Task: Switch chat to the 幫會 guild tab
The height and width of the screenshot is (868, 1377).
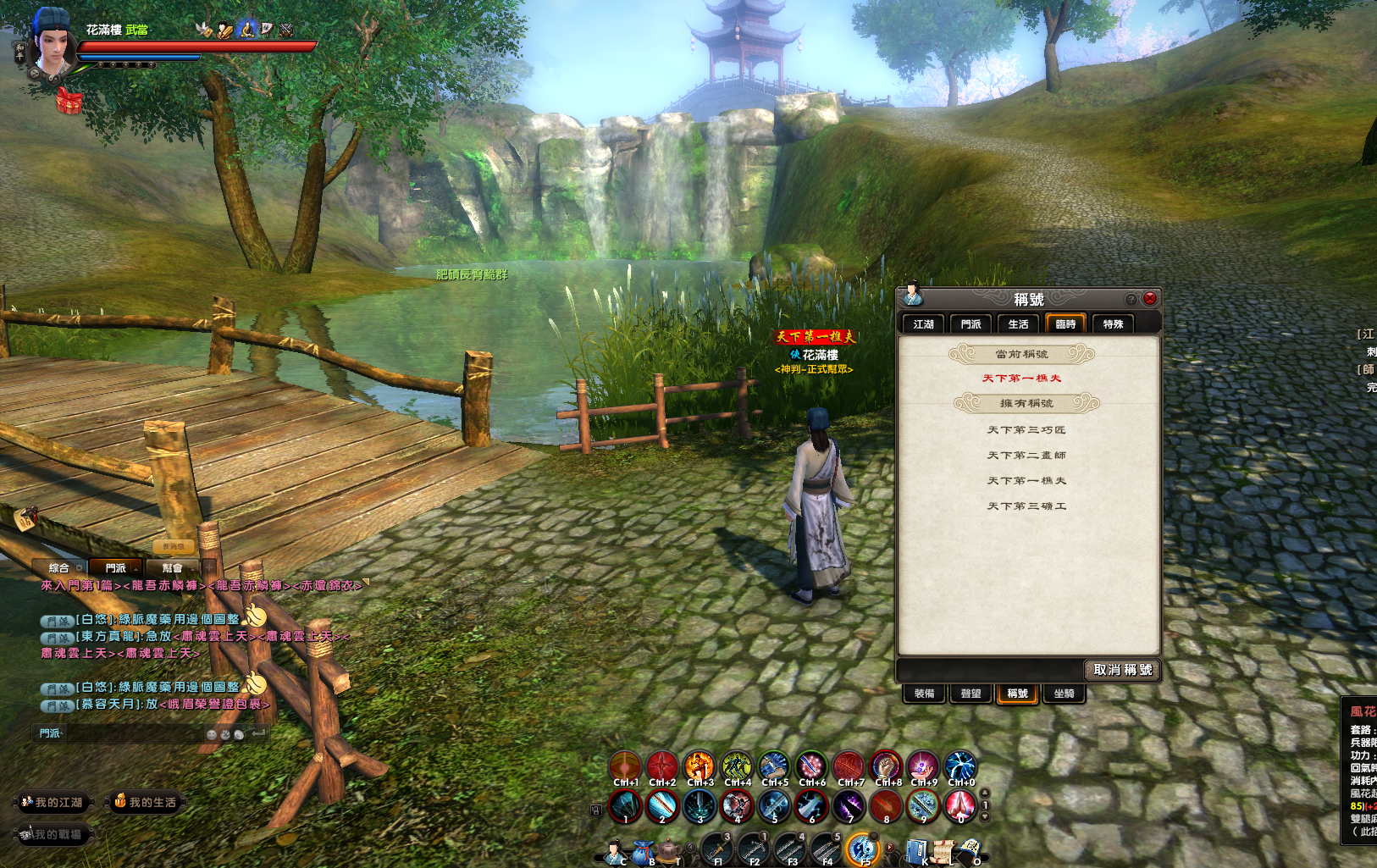Action: [x=172, y=568]
